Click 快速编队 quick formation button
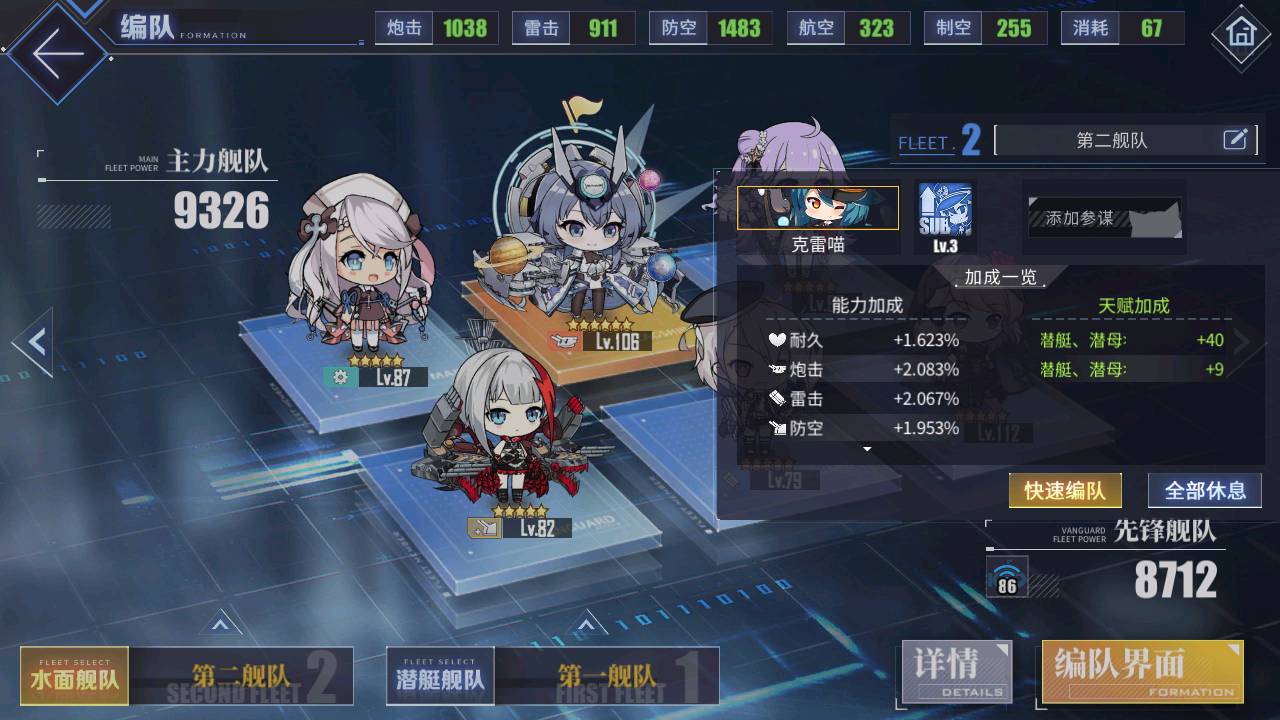Screen dimensions: 1280x720 [1064, 491]
